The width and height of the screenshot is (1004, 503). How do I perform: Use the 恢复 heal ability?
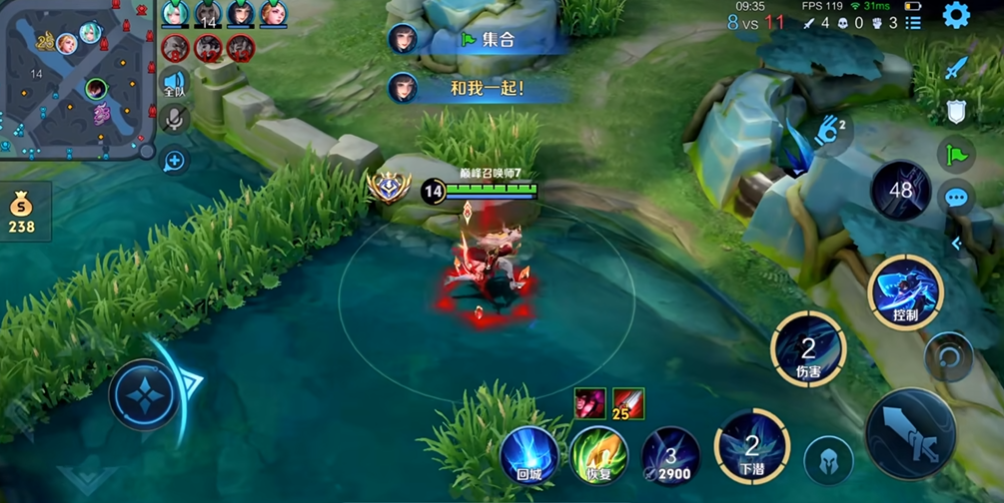pyautogui.click(x=598, y=455)
